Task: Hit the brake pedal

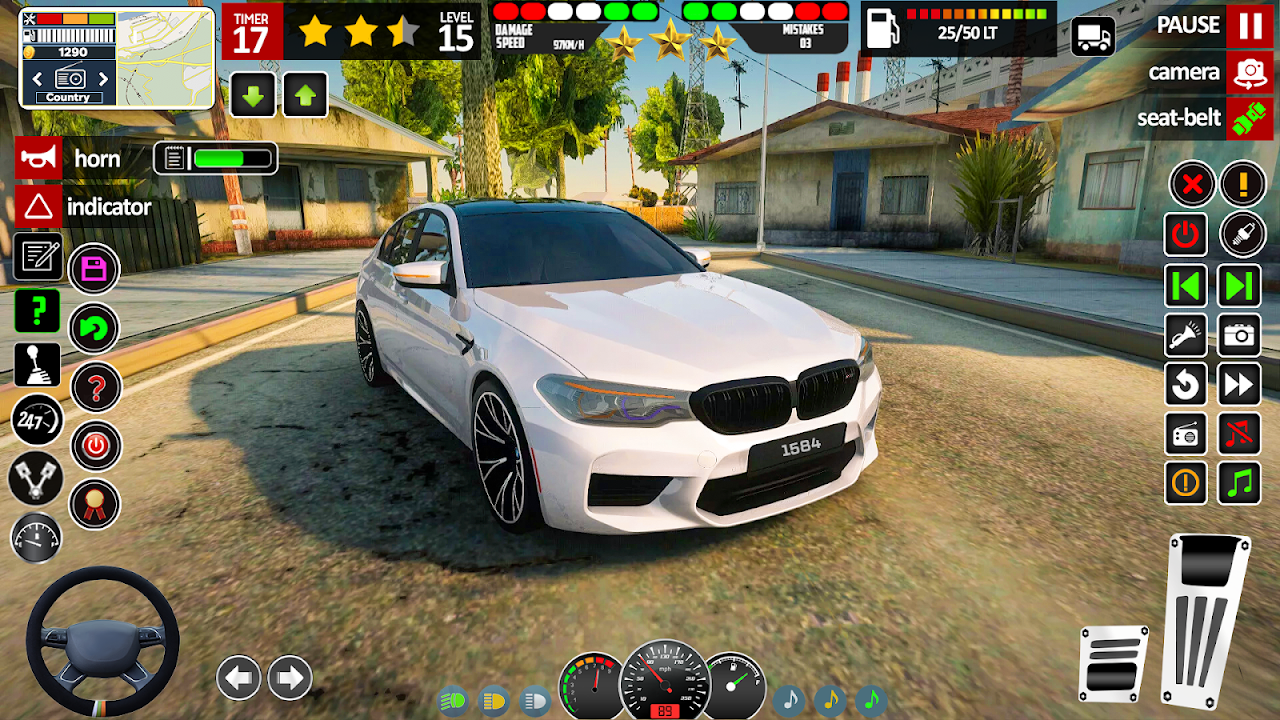Action: pyautogui.click(x=1113, y=662)
